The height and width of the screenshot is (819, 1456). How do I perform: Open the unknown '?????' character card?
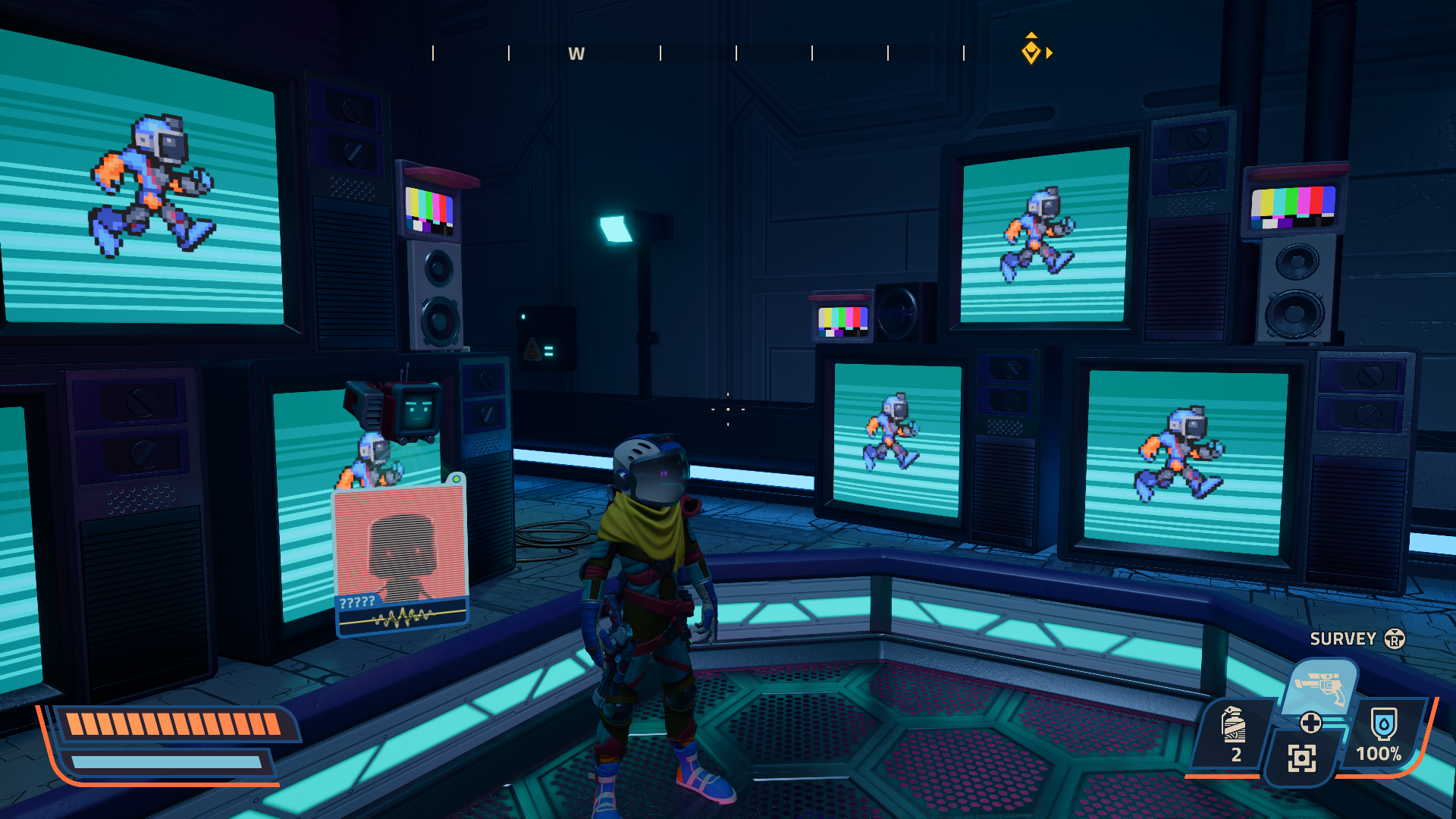click(400, 559)
